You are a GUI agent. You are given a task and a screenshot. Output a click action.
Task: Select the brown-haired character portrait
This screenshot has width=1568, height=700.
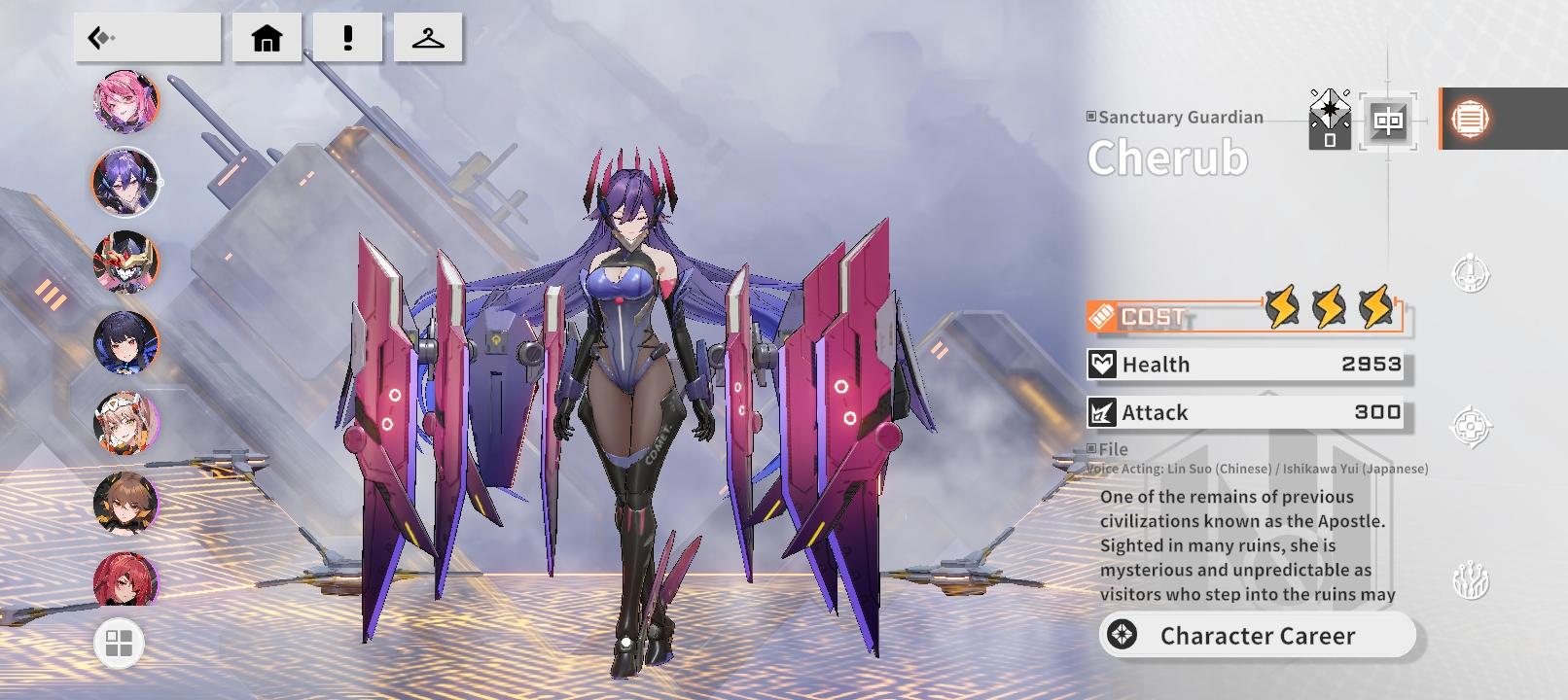126,504
